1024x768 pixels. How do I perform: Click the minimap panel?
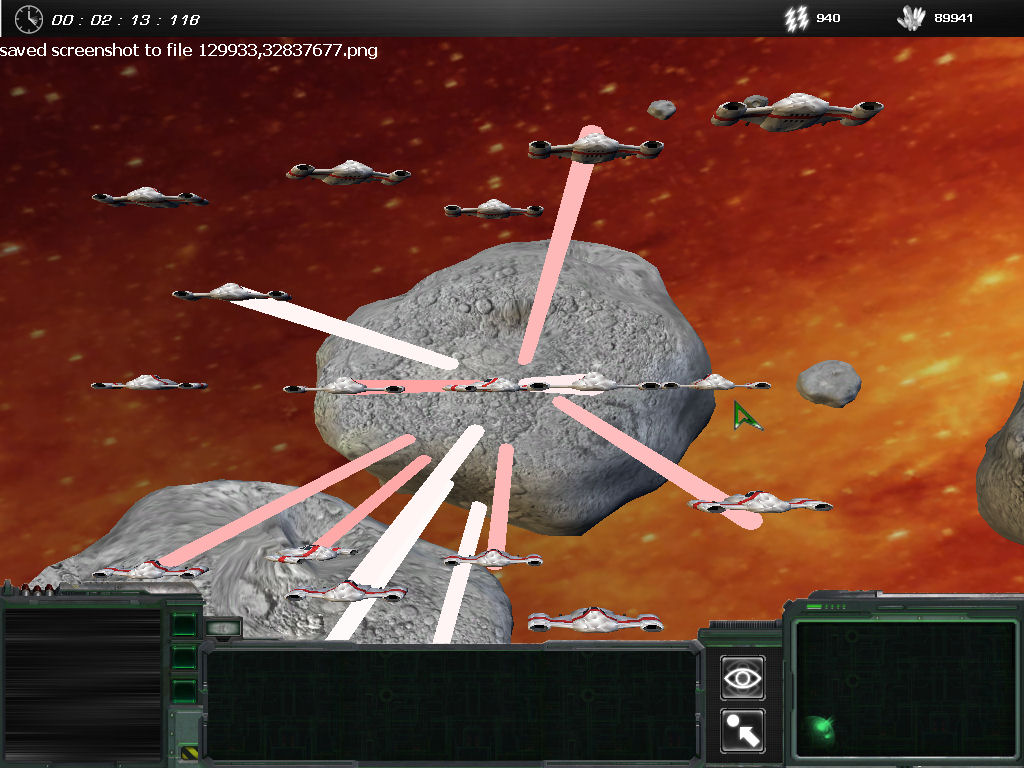pos(905,688)
